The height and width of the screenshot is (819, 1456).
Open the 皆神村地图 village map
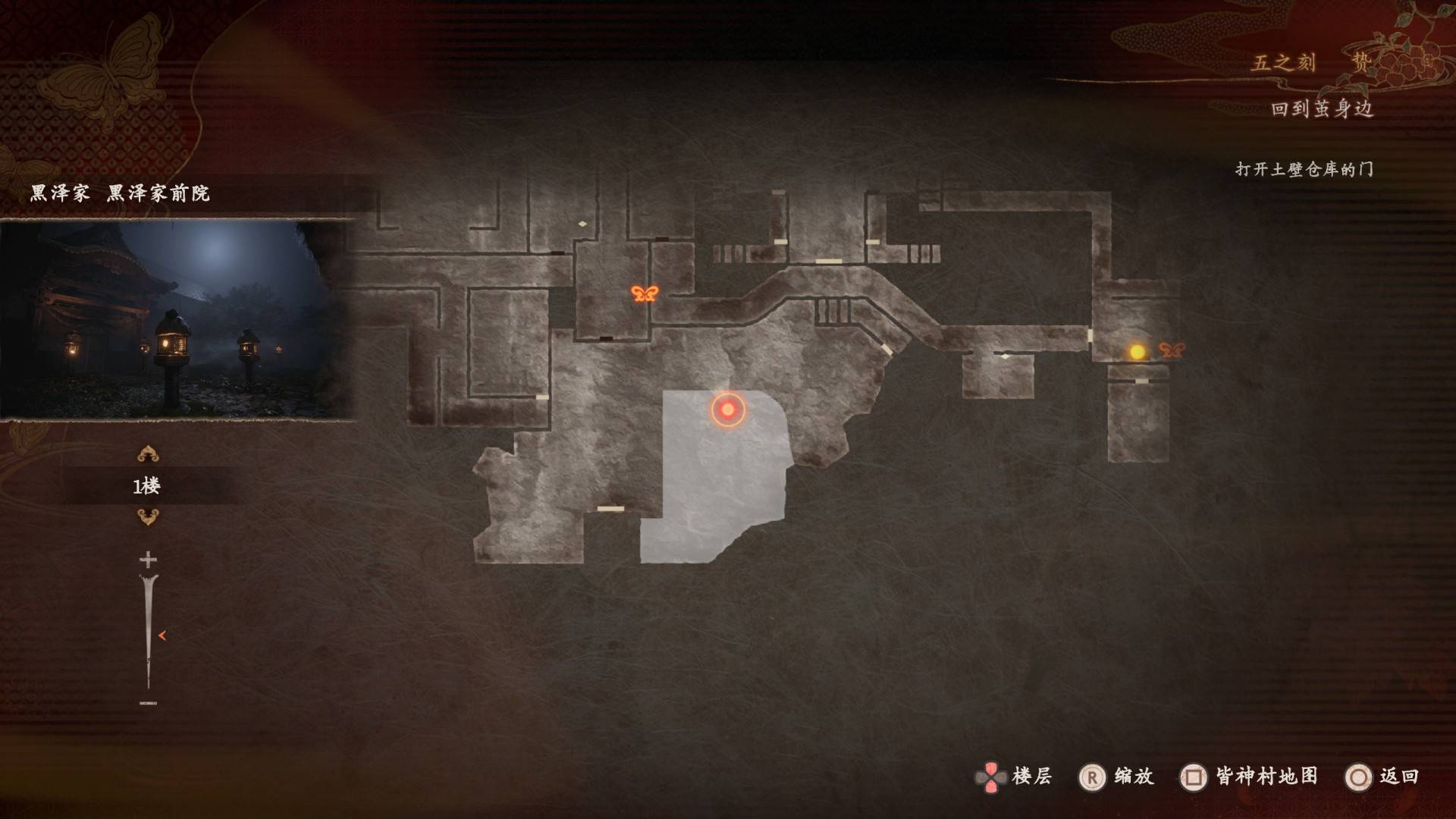1266,777
